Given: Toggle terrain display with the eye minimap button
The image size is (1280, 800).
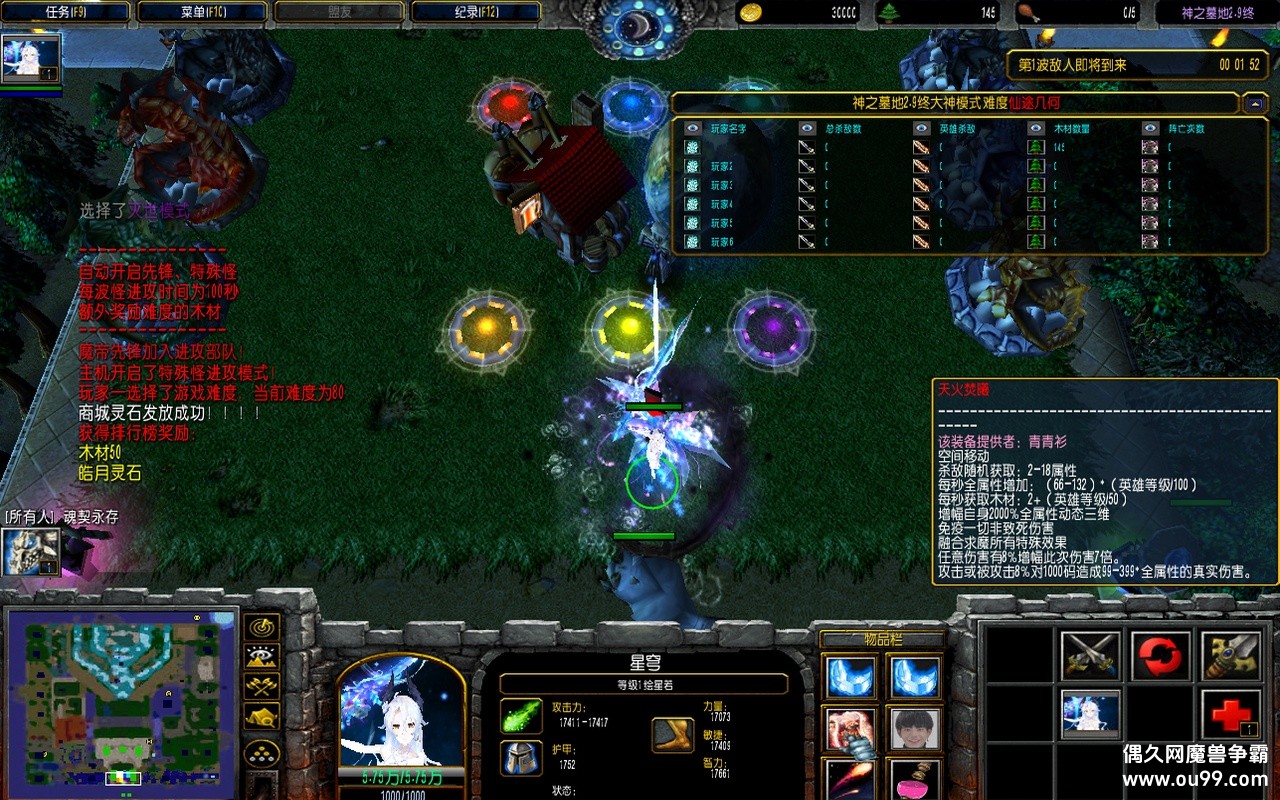Looking at the screenshot, I should (262, 654).
